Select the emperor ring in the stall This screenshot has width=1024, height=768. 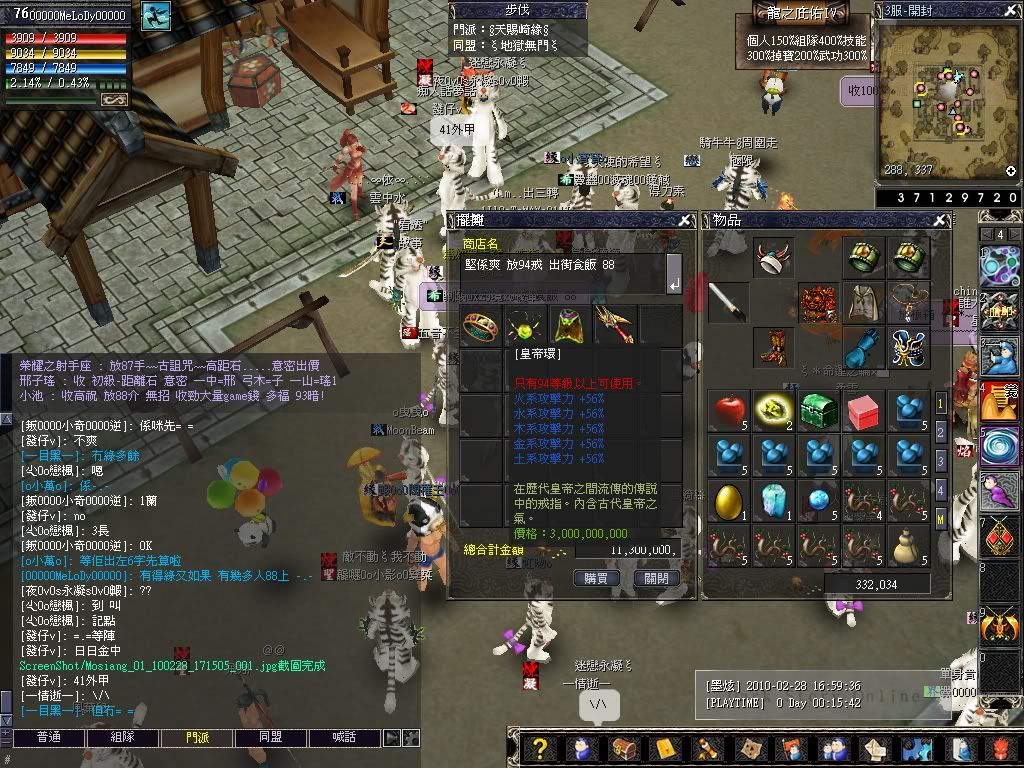[480, 325]
